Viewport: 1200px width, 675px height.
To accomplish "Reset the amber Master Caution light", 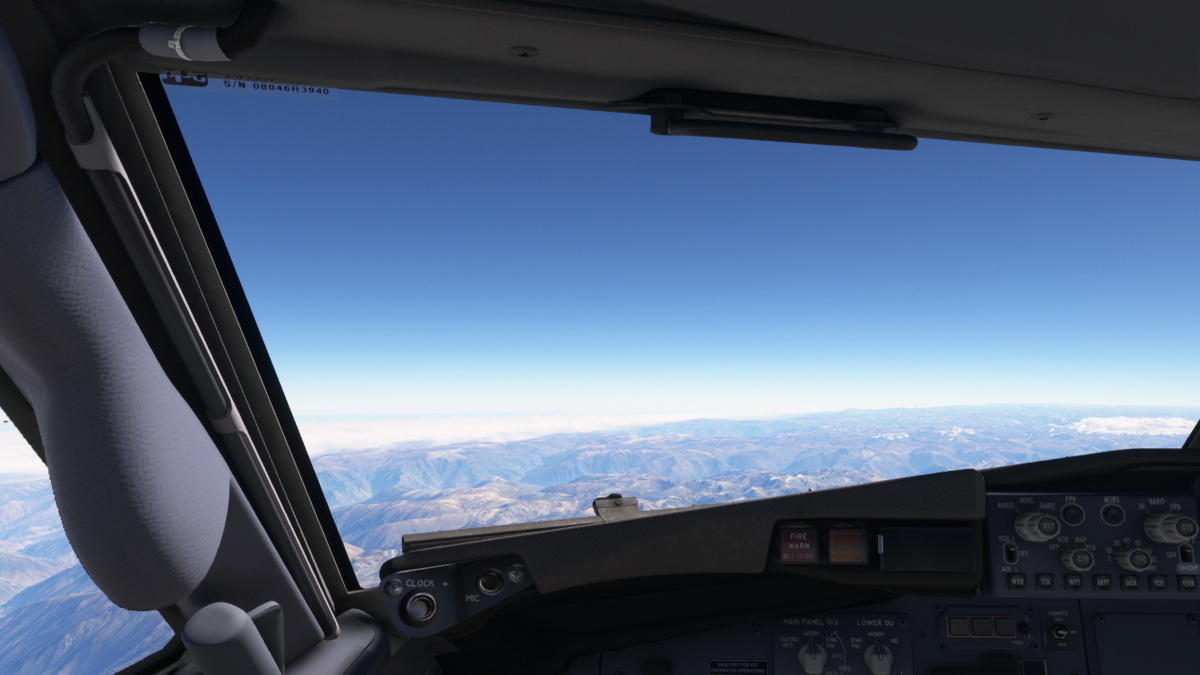I will click(847, 545).
